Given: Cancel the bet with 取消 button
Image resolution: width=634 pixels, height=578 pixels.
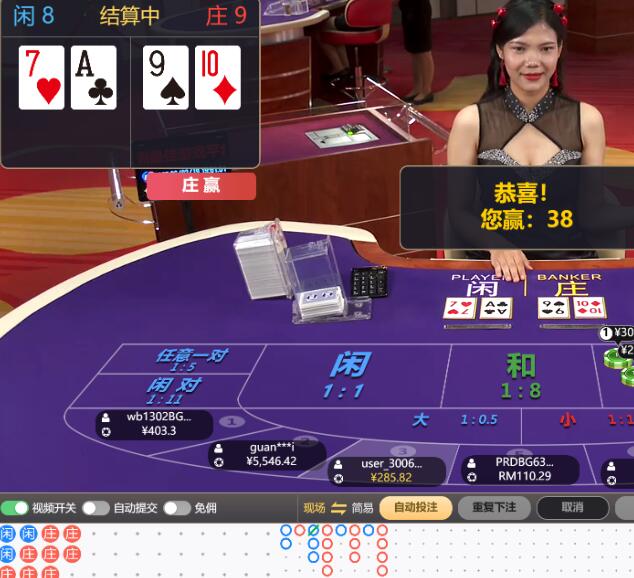Looking at the screenshot, I should [x=572, y=508].
